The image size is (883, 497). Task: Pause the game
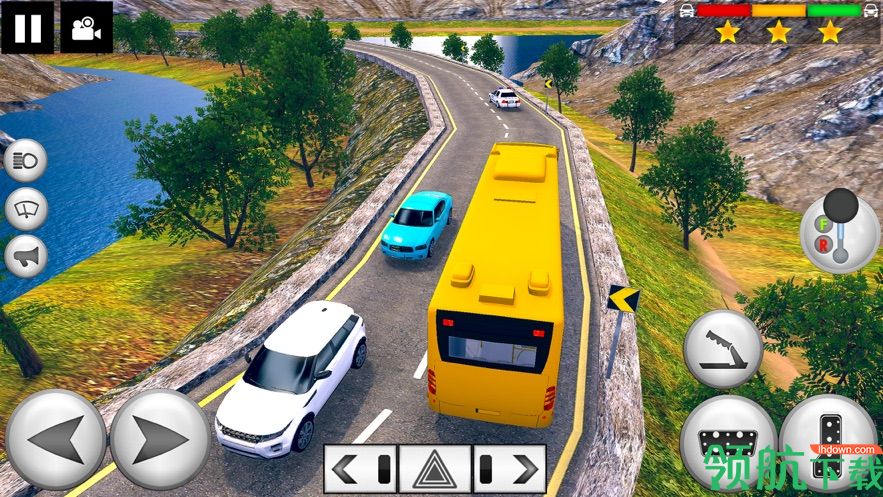click(28, 27)
